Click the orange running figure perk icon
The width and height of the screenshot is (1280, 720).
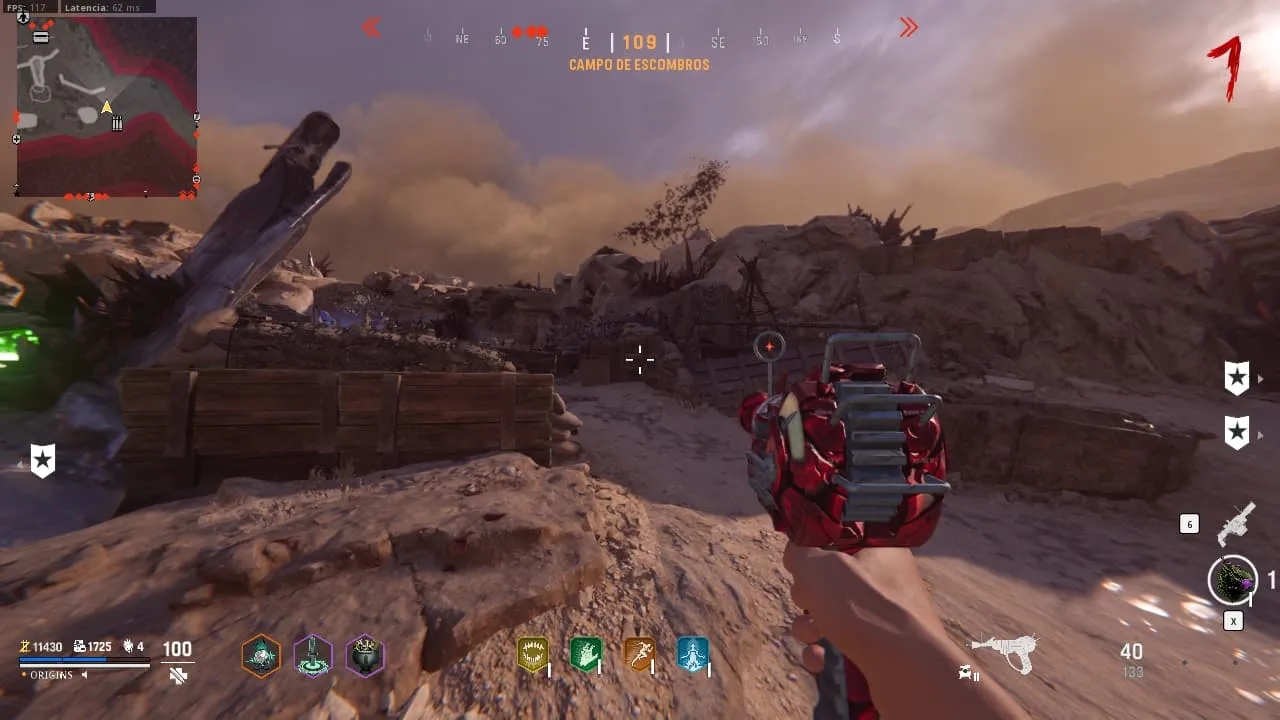click(639, 654)
